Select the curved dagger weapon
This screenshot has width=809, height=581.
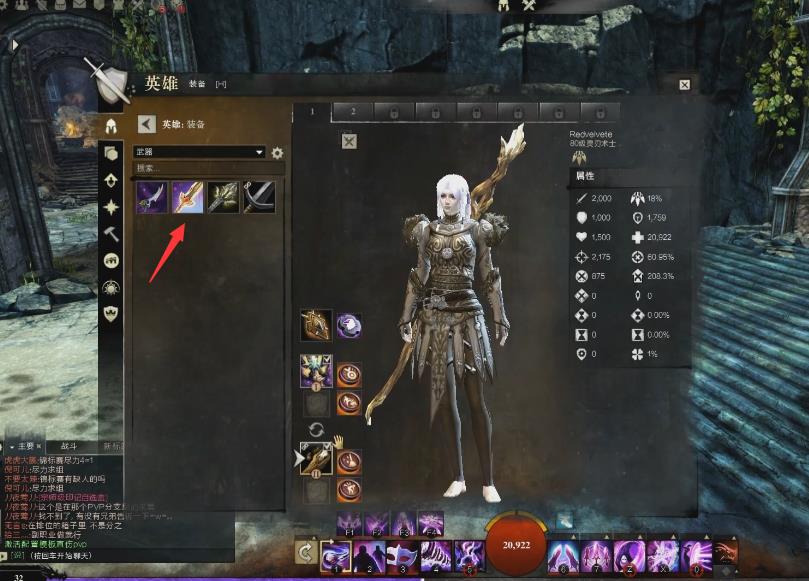click(x=153, y=196)
